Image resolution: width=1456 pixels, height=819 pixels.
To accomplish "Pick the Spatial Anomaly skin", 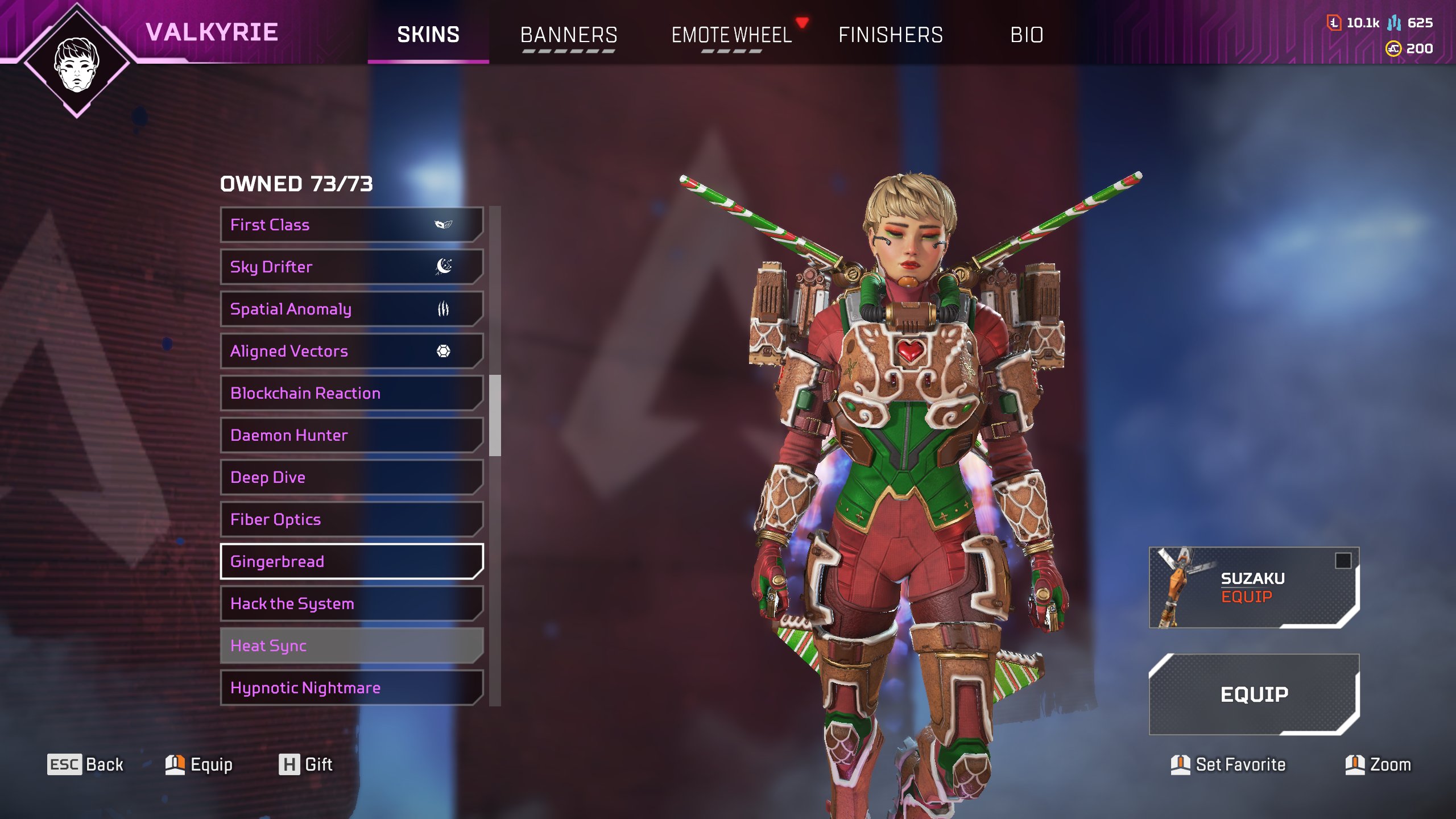I will click(351, 309).
